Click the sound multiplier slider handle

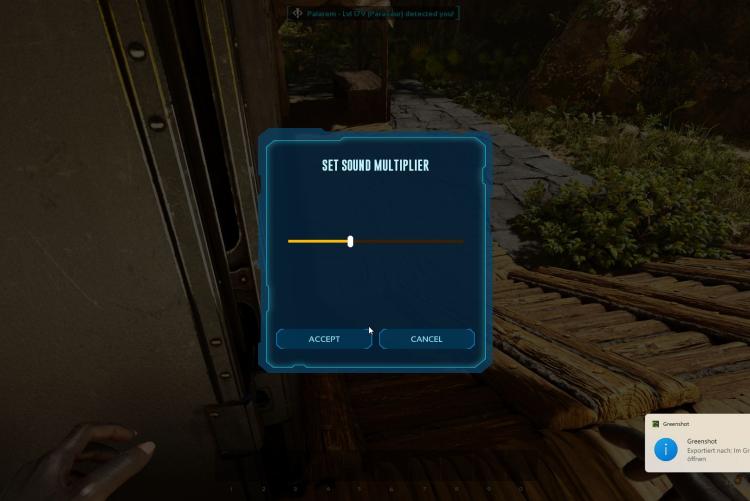coord(350,241)
